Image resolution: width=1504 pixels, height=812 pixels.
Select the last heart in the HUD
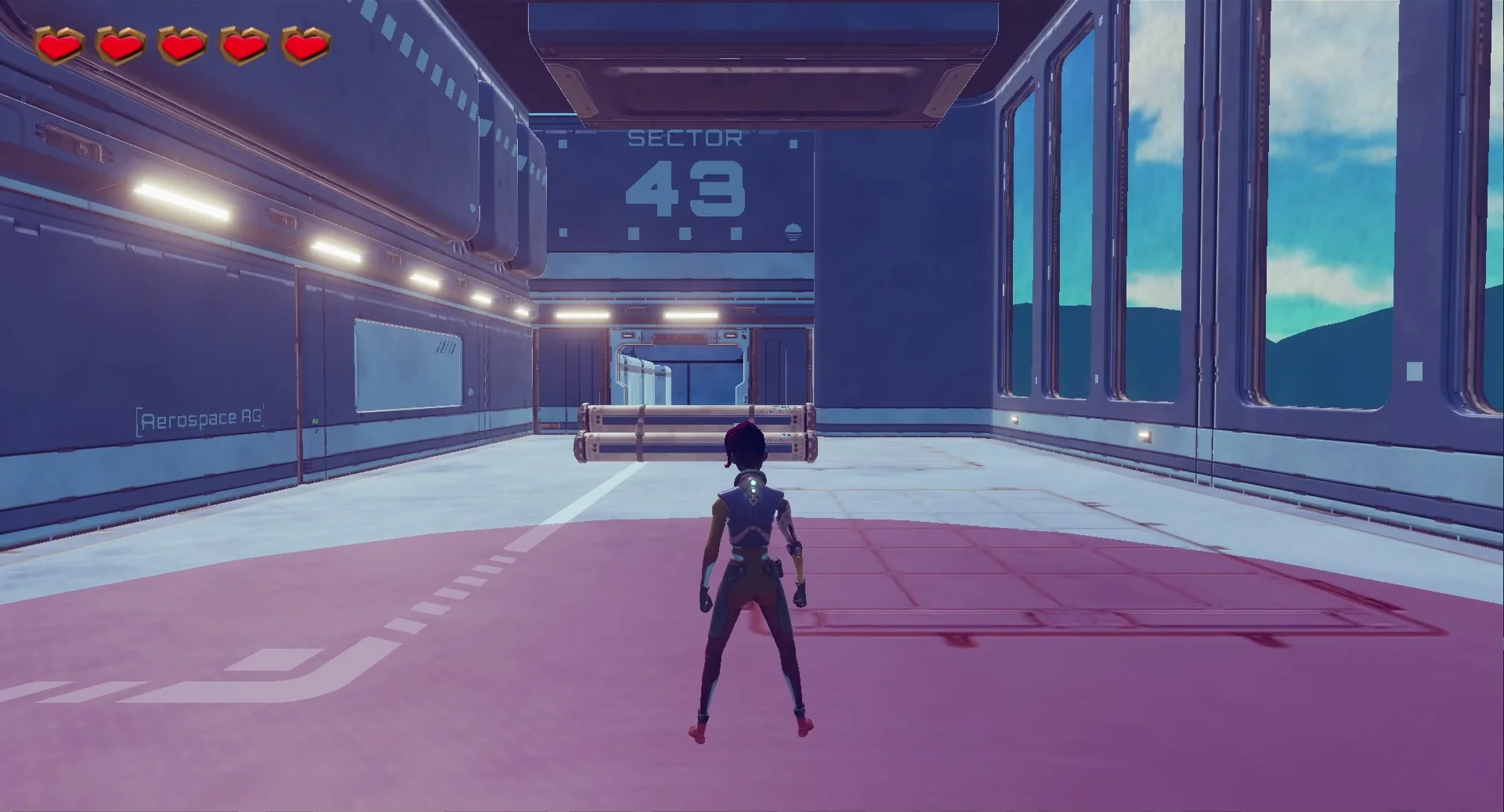(x=305, y=45)
